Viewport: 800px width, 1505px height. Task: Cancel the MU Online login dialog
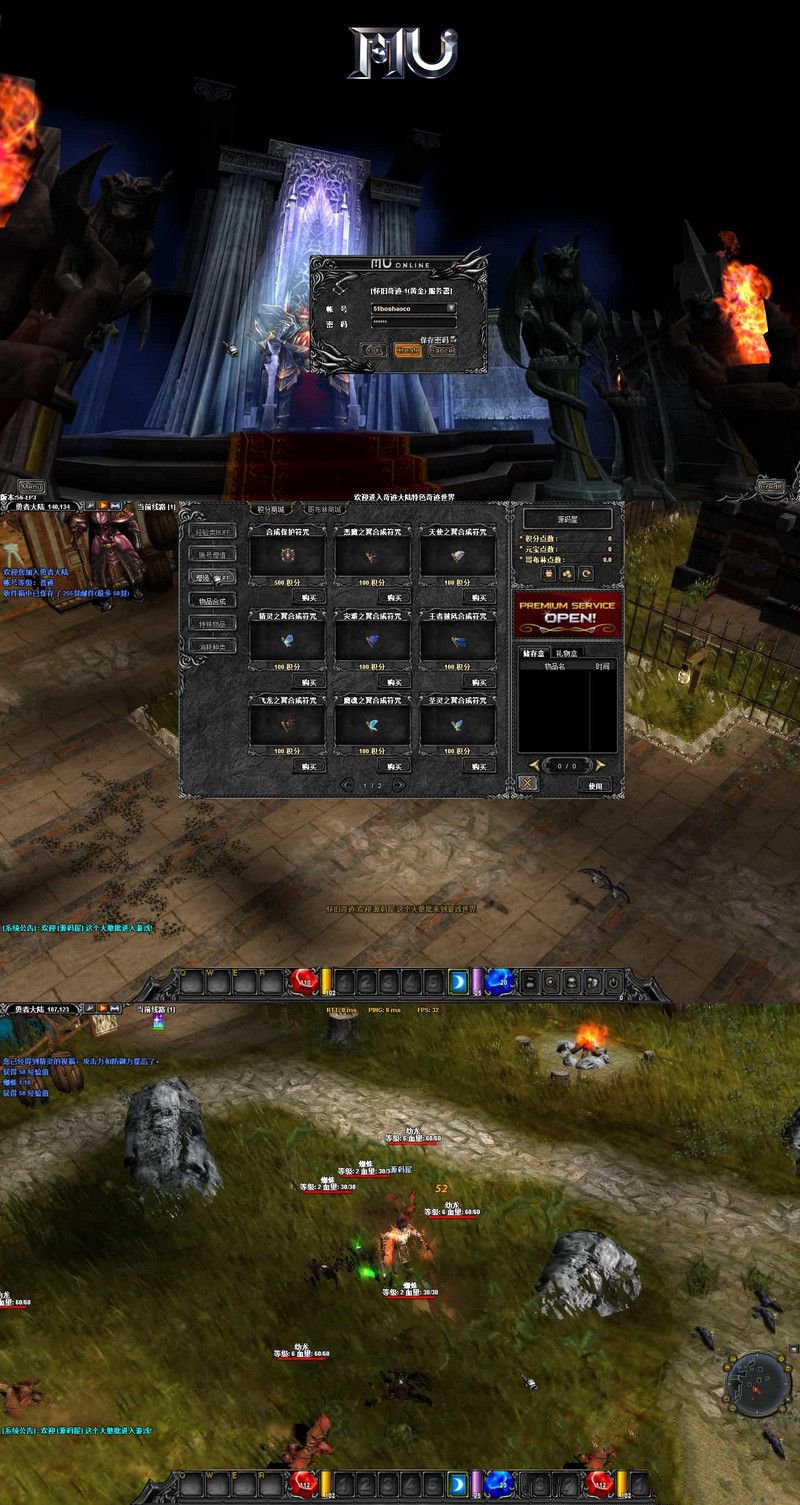coord(441,351)
